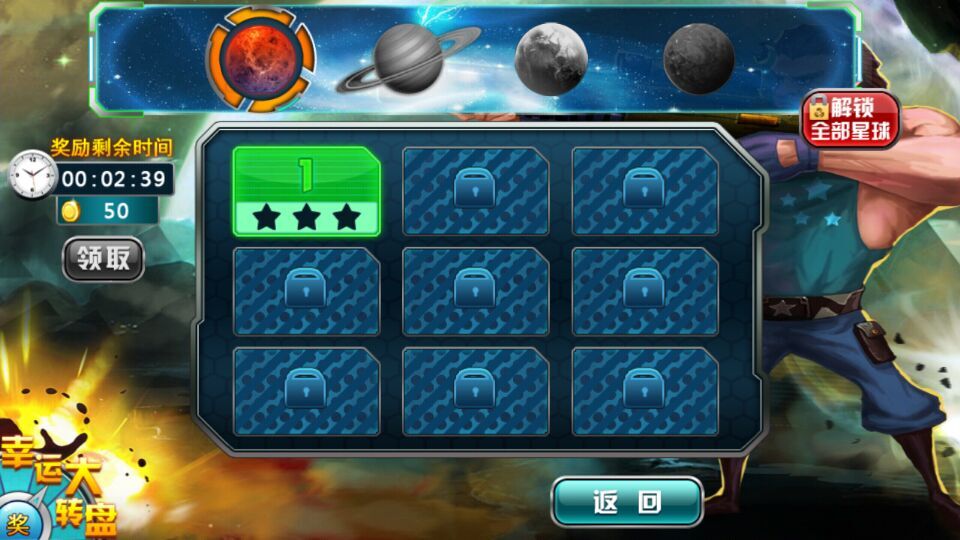
Task: Choose the ringed gray planet
Action: [407, 60]
